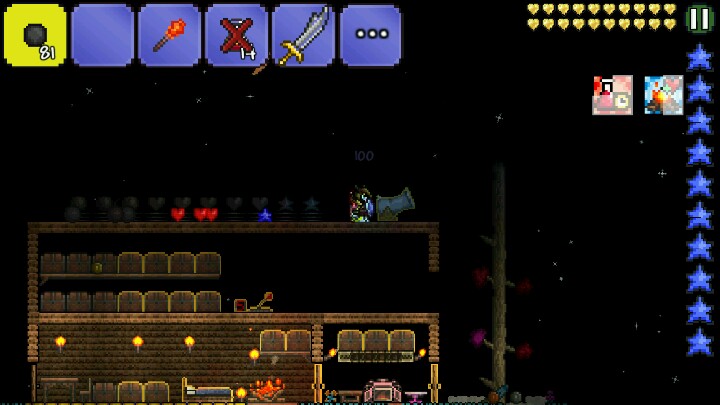Equip the sword from the hotbar

tap(303, 35)
